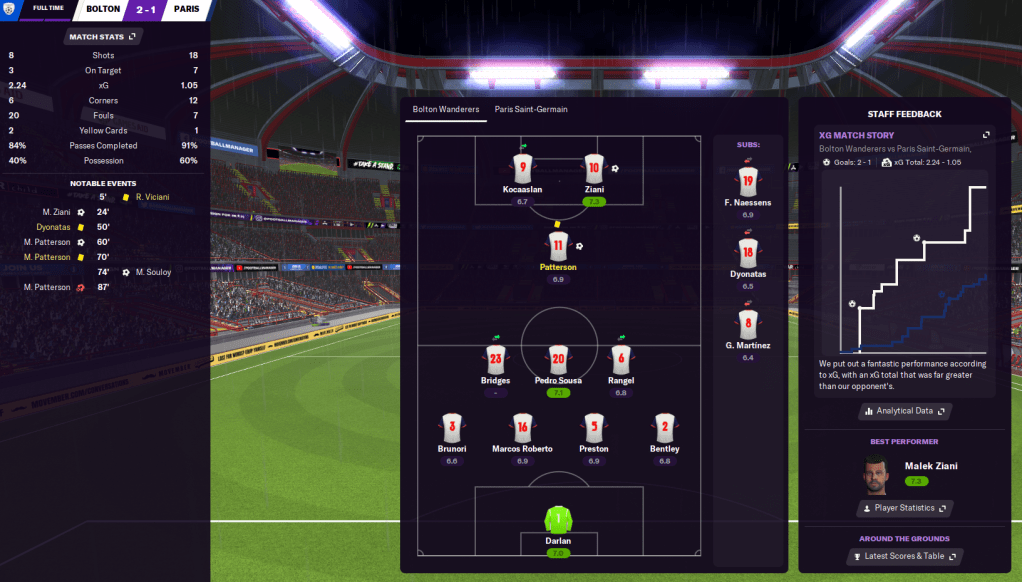Choose goalkeeper Darlan's green shirt
The image size is (1022, 582).
tap(558, 520)
